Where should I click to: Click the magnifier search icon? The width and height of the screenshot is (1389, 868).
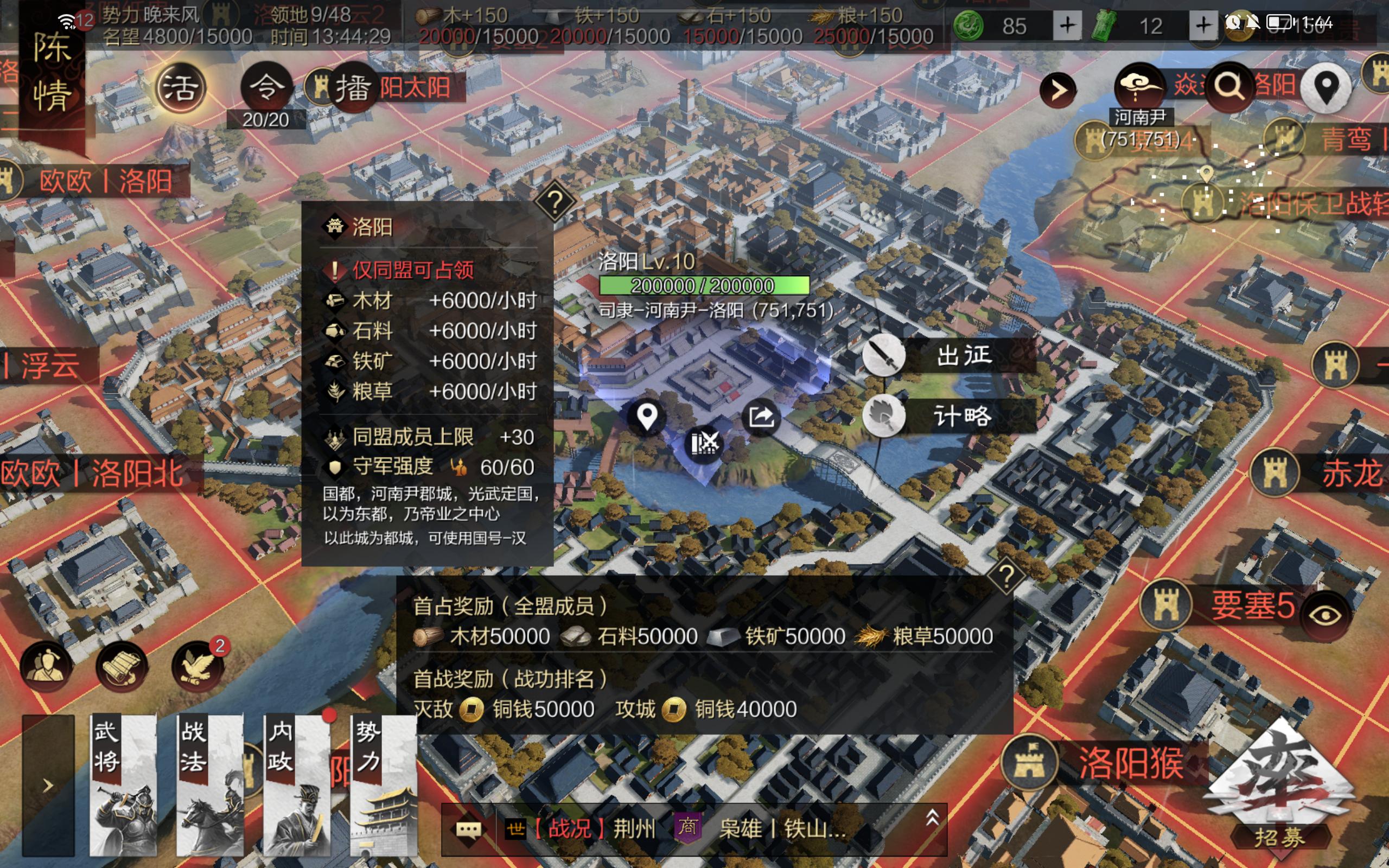click(x=1228, y=88)
